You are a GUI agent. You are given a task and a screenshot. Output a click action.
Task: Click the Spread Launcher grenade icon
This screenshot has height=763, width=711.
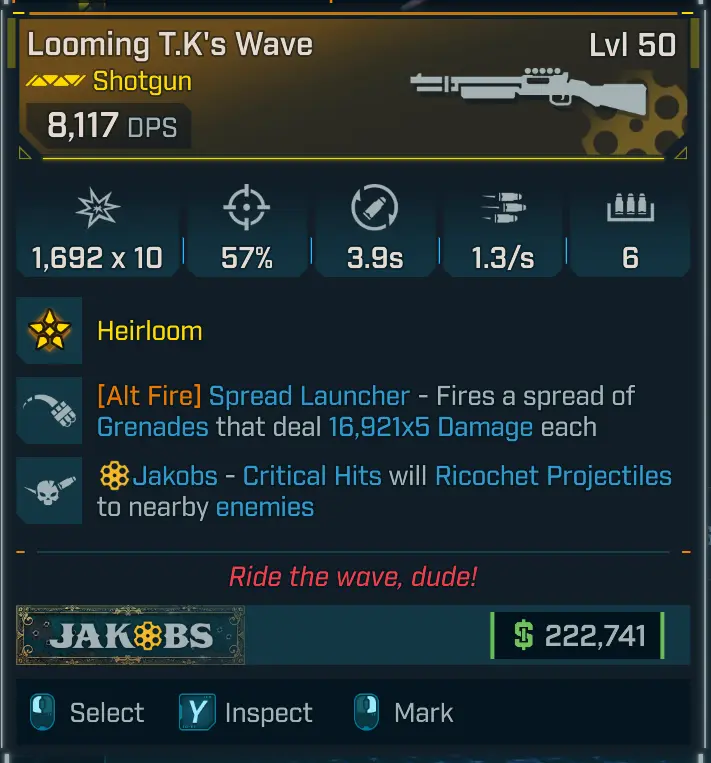[49, 411]
